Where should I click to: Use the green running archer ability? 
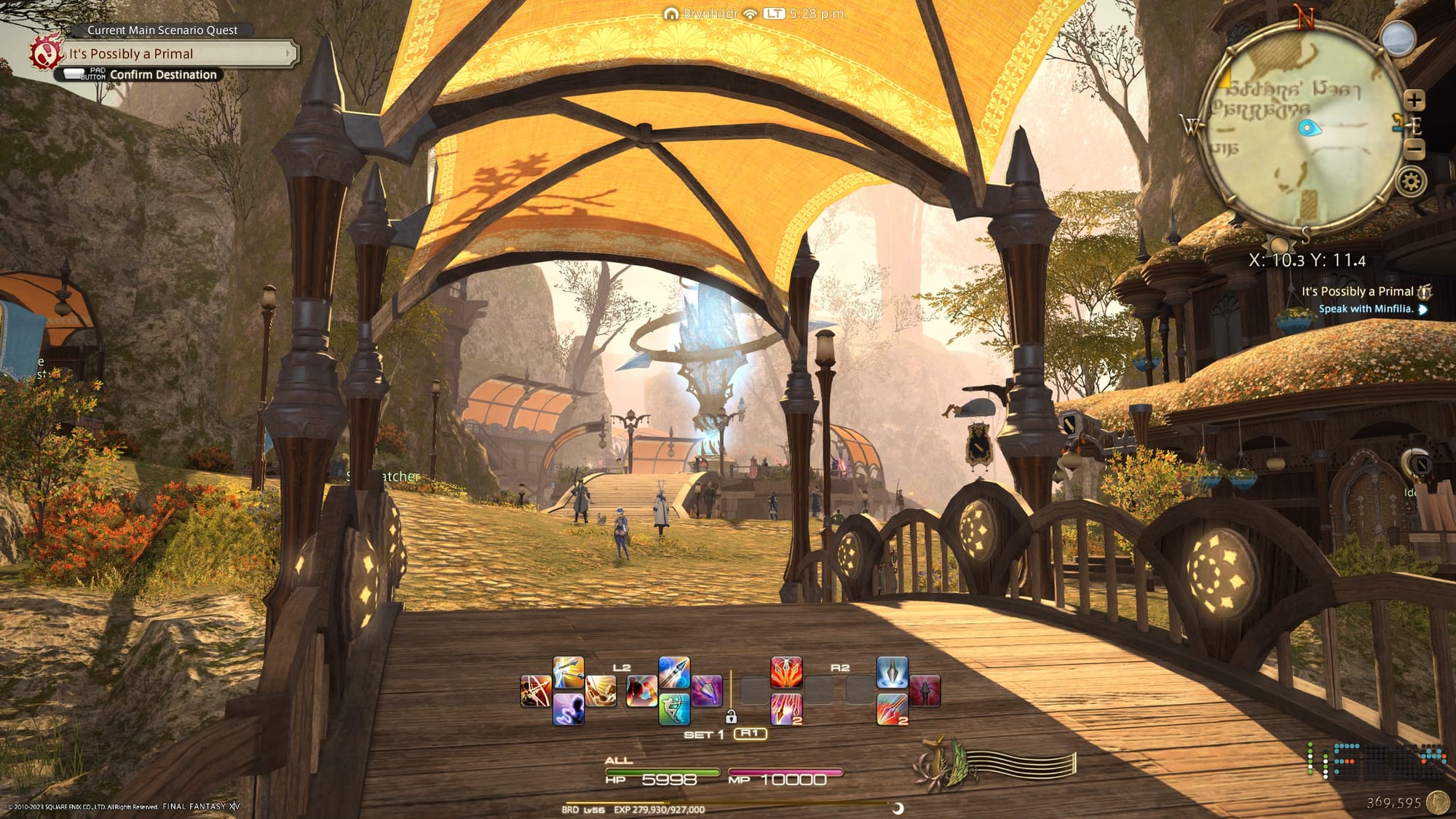pos(674,709)
